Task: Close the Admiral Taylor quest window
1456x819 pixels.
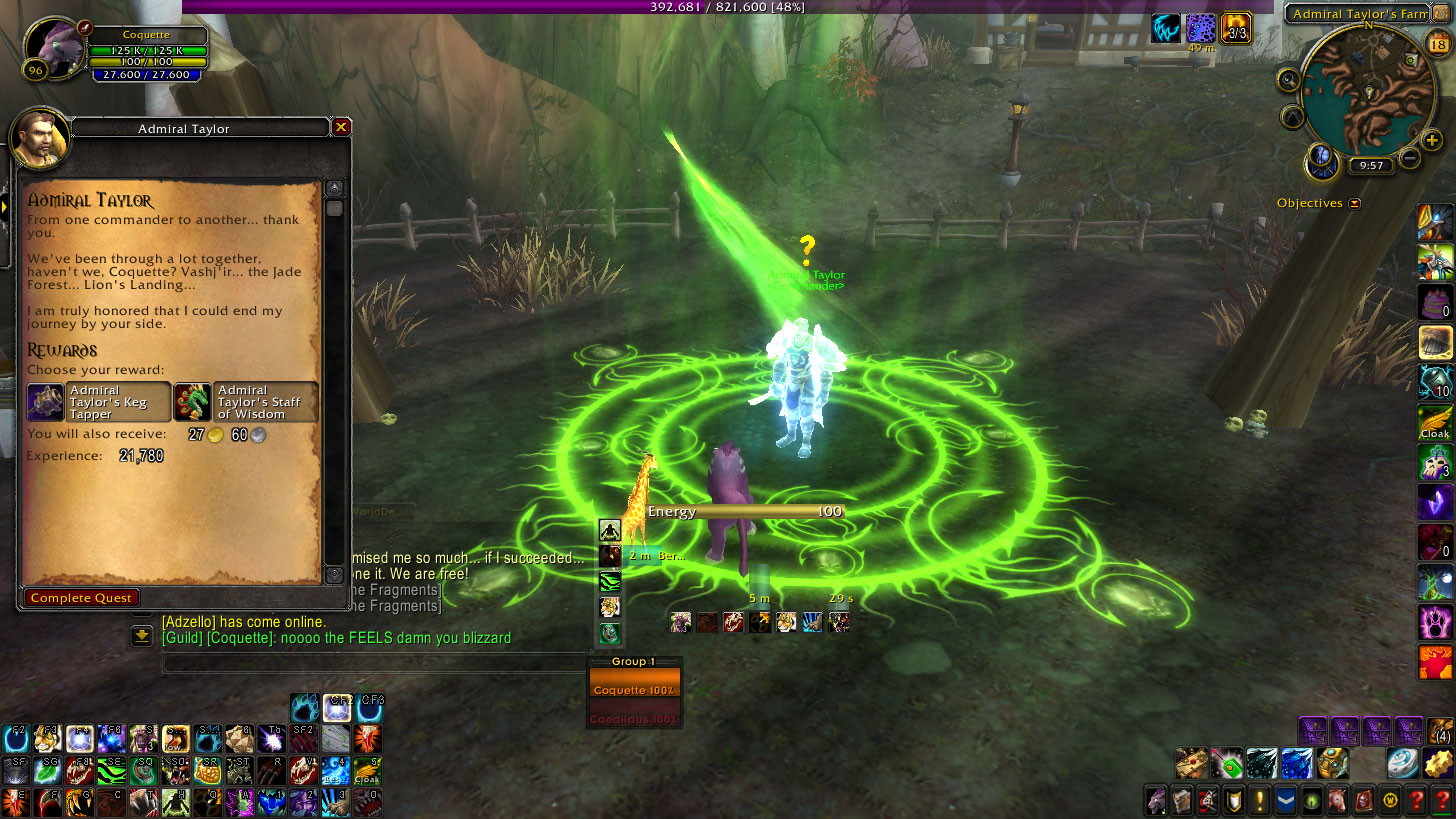Action: pos(341,127)
